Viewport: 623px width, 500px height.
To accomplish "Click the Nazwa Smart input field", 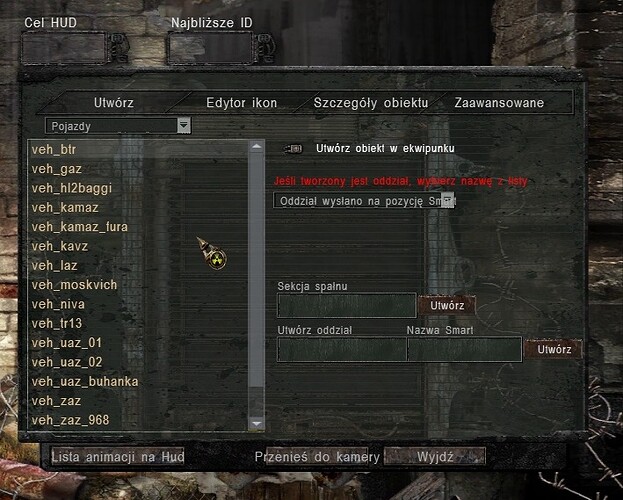I will tap(464, 349).
